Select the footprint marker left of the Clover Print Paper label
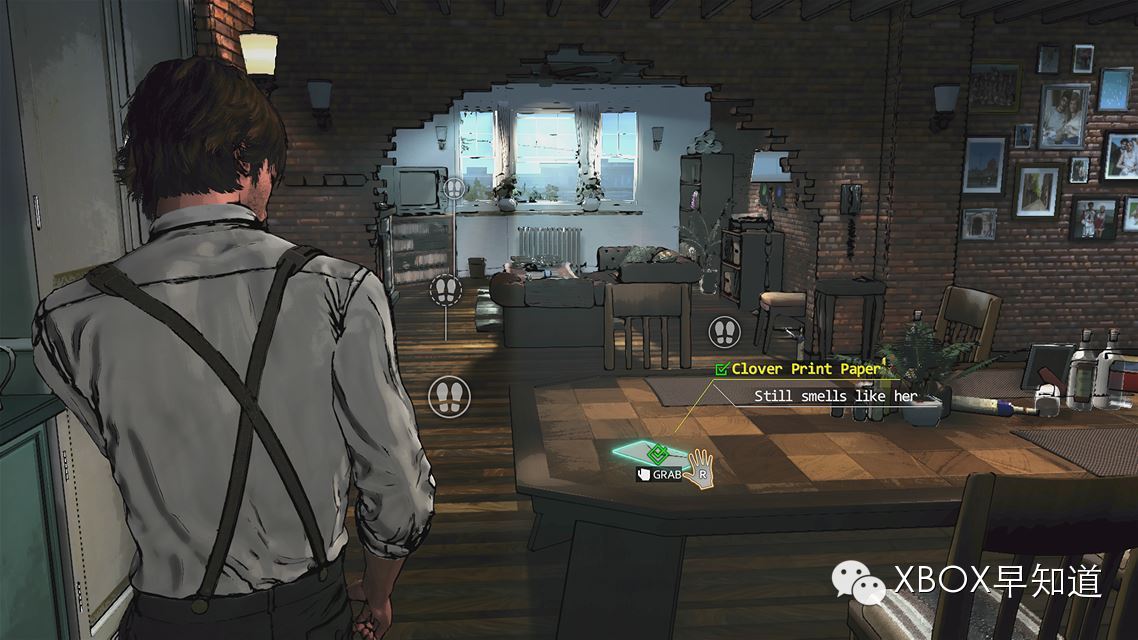Image resolution: width=1138 pixels, height=640 pixels. [x=724, y=331]
